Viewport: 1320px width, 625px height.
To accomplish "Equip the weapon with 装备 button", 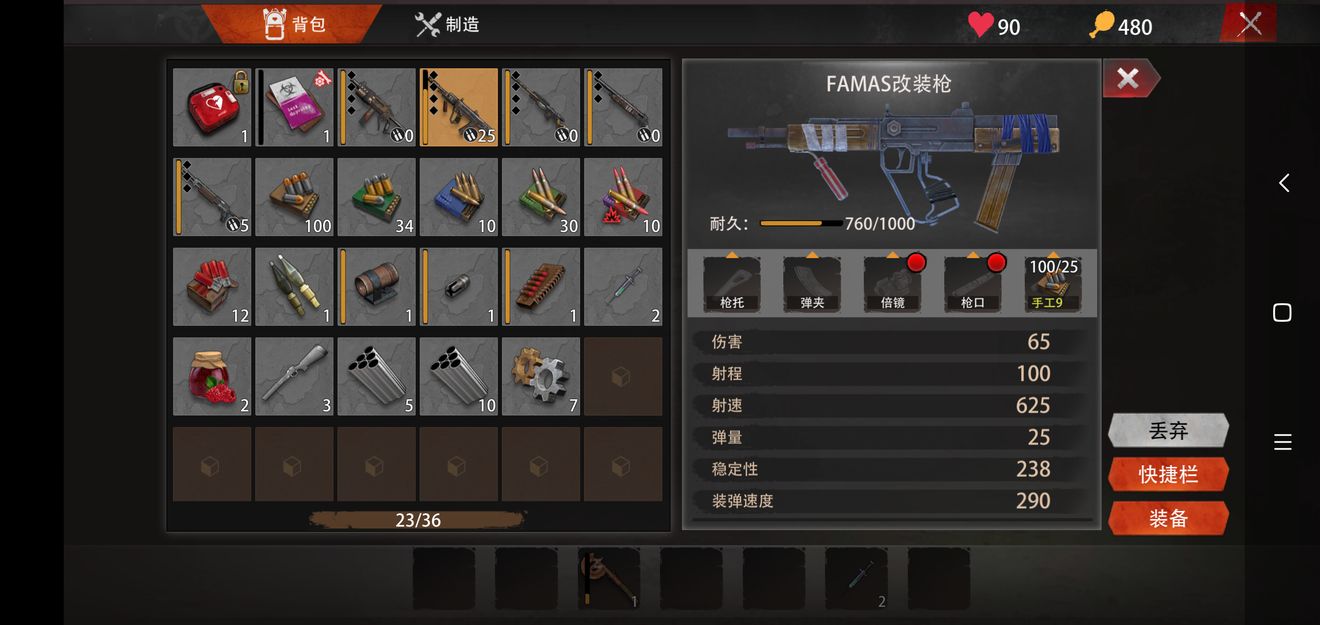I will (x=1168, y=518).
